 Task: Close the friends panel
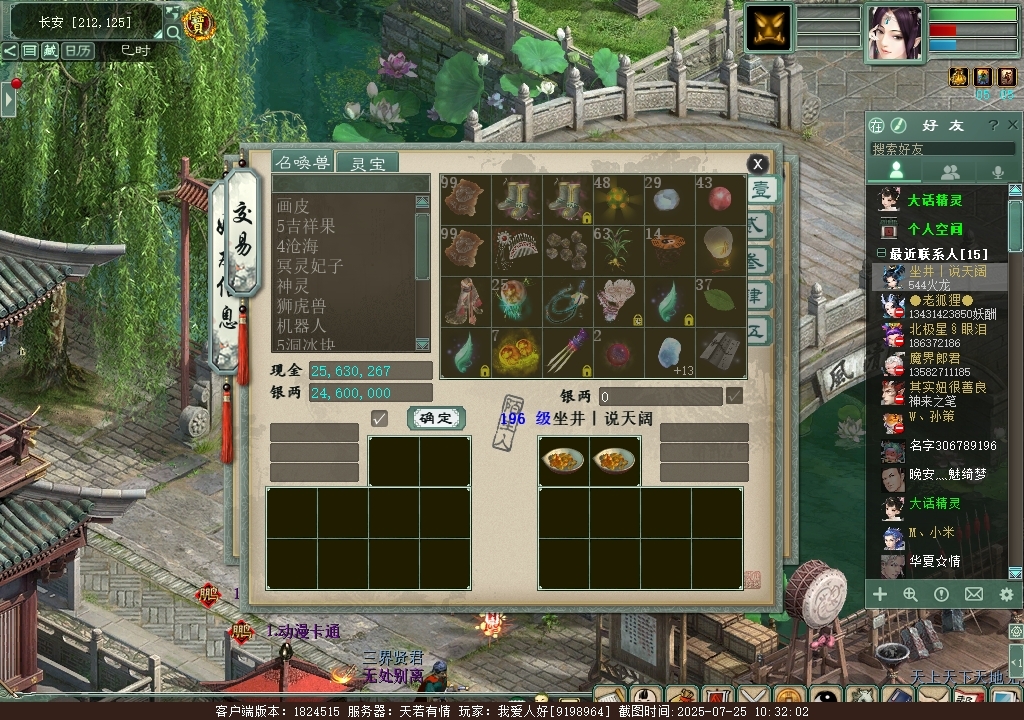coord(1013,125)
